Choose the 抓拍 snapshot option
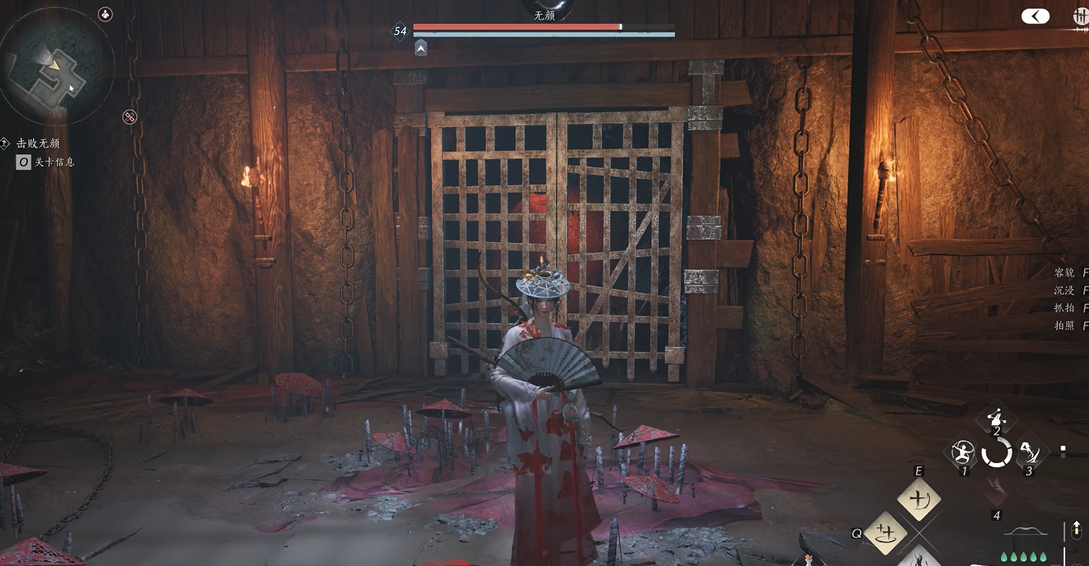 1068,308
